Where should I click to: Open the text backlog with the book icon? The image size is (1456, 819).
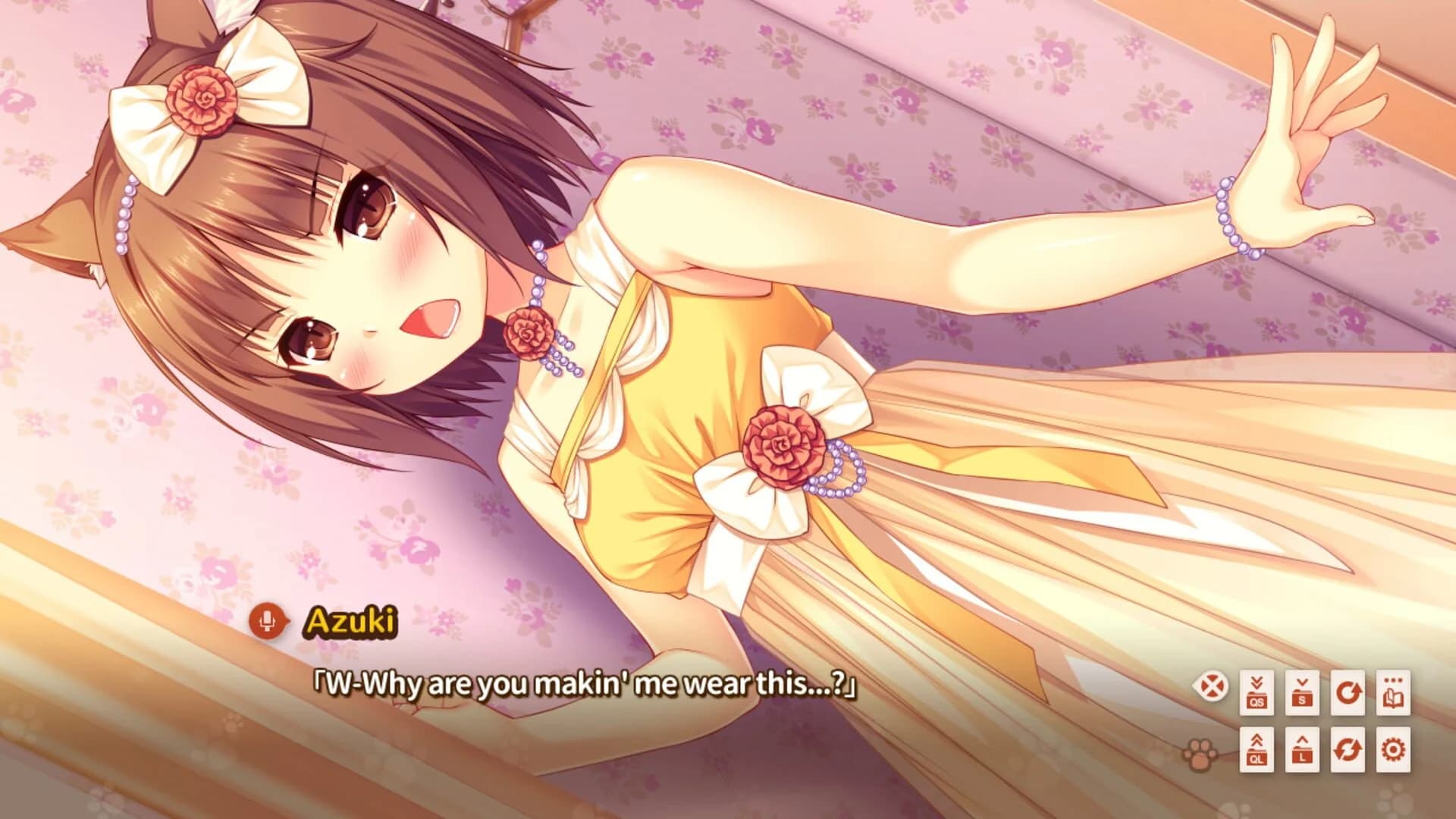[x=1394, y=692]
